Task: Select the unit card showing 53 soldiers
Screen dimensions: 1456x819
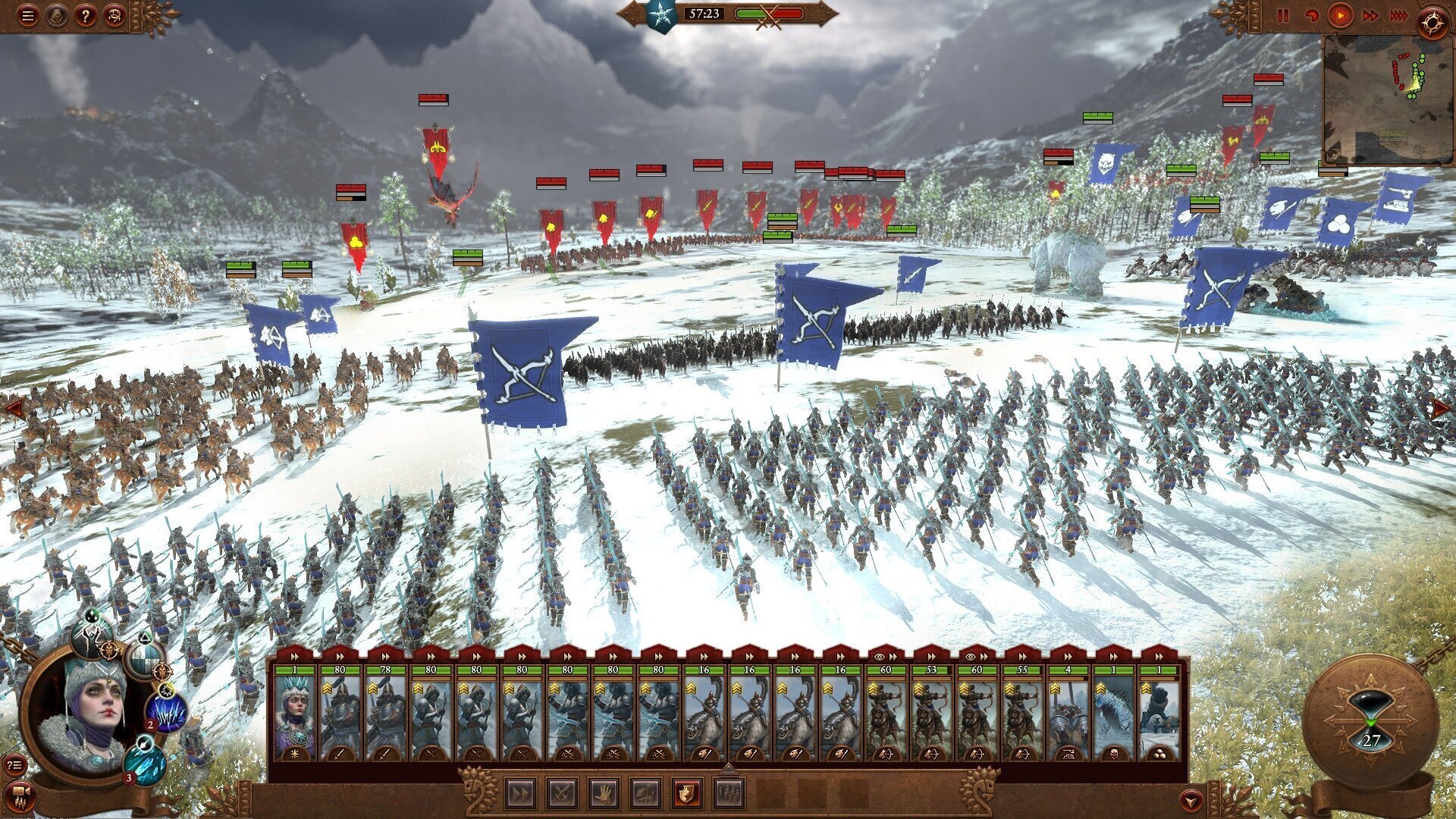Action: point(931,713)
